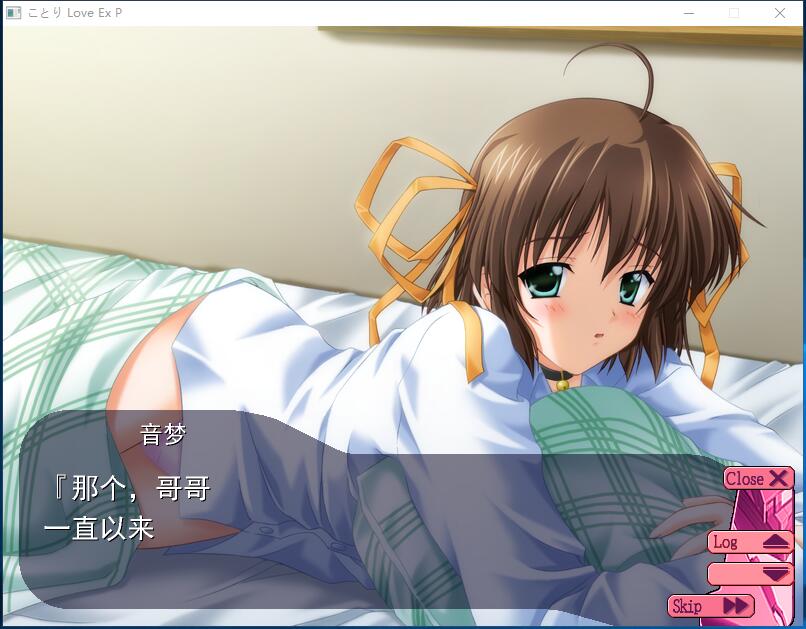Close the game window from the title bar

tap(780, 14)
